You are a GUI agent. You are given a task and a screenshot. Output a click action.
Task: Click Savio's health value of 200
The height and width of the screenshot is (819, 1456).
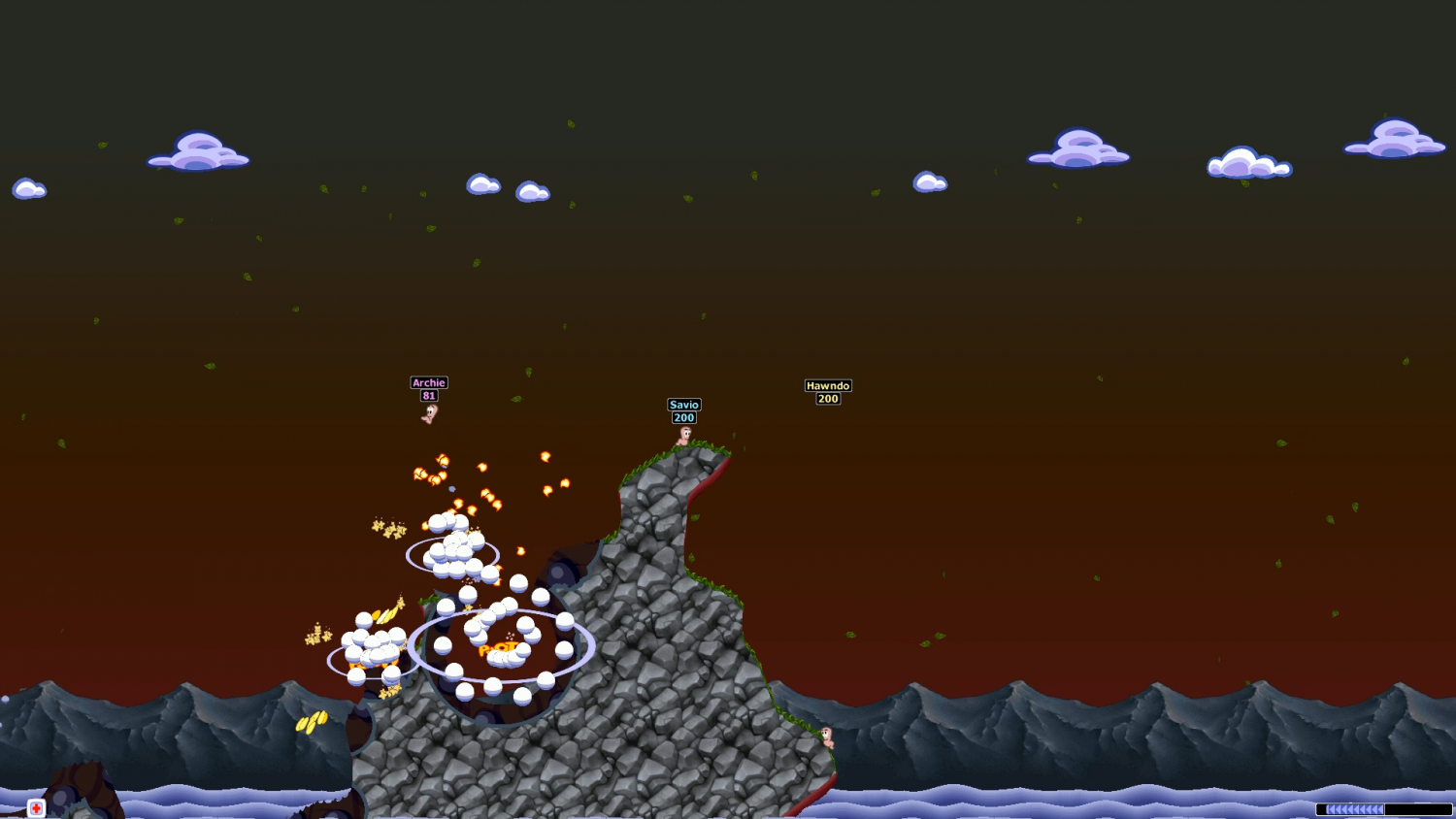[682, 417]
